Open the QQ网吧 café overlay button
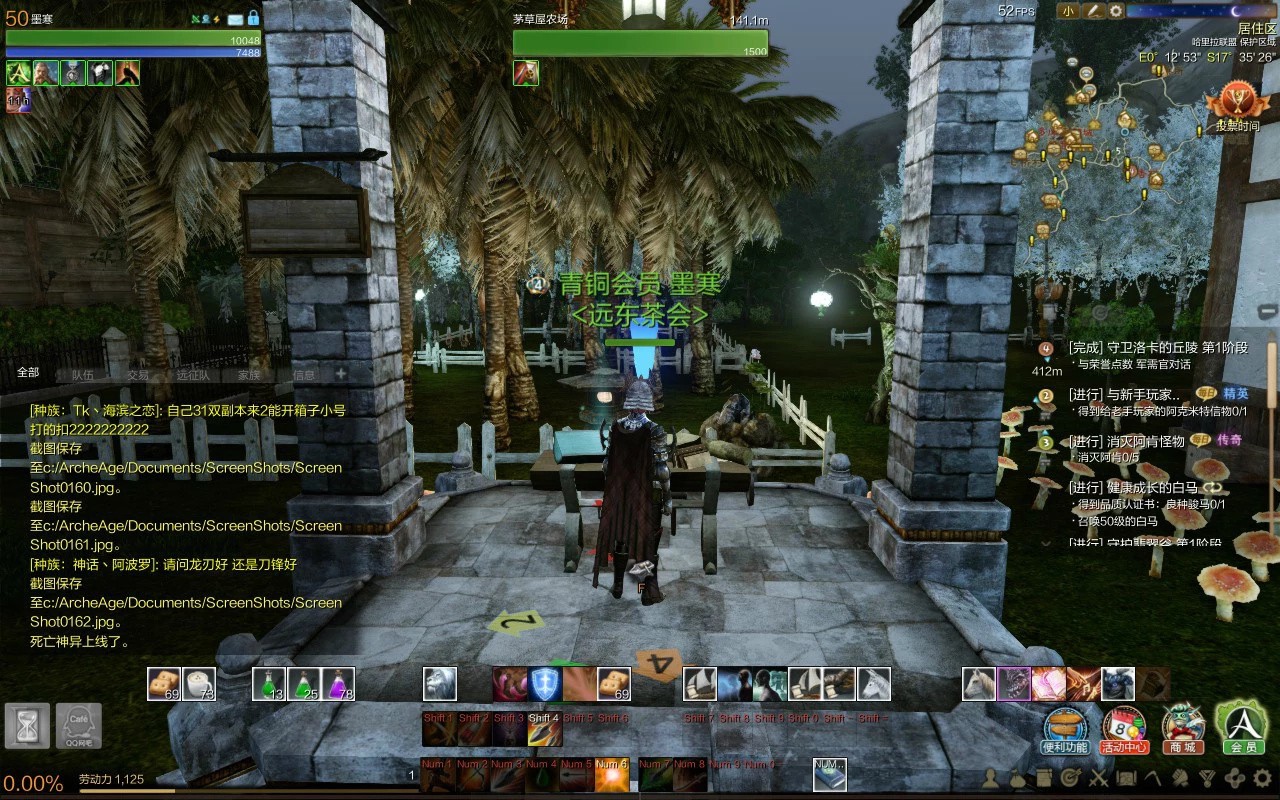Screen dimensions: 1280x800 (79, 726)
